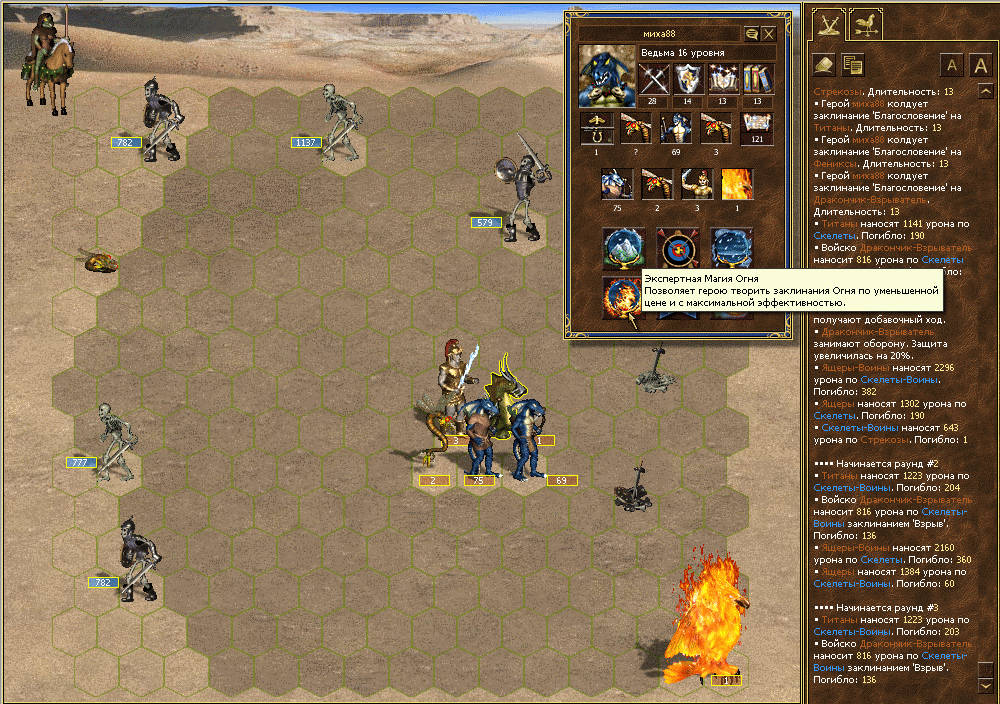
Task: Click the horseshoe luck and morale icon
Action: coord(596,129)
